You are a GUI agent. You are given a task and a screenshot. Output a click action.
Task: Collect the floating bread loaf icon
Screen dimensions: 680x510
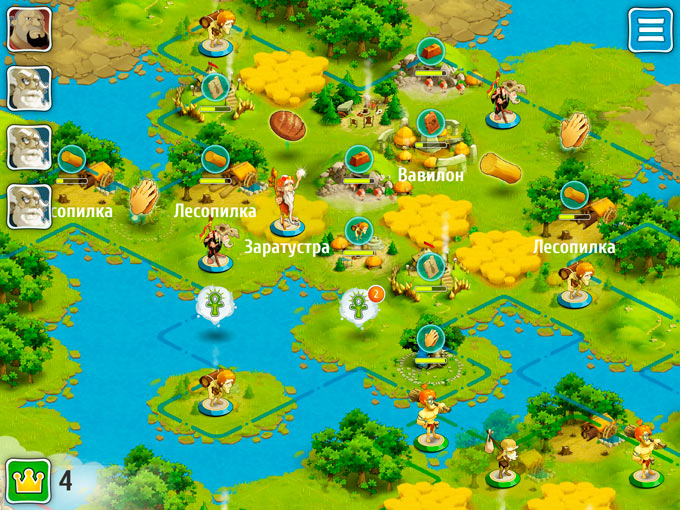[287, 125]
